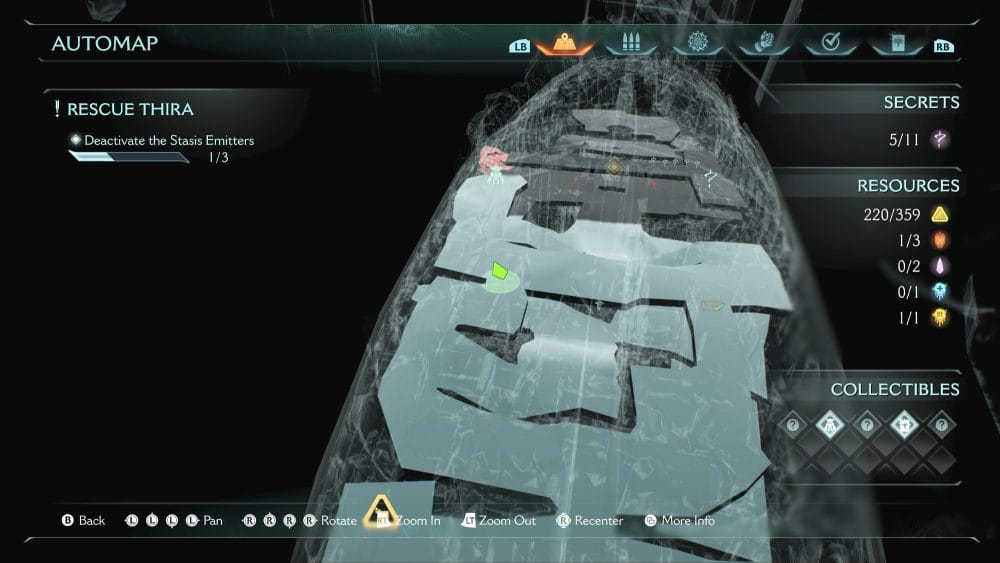
Task: Click the pink highlighted figure map marker
Action: click(x=494, y=160)
